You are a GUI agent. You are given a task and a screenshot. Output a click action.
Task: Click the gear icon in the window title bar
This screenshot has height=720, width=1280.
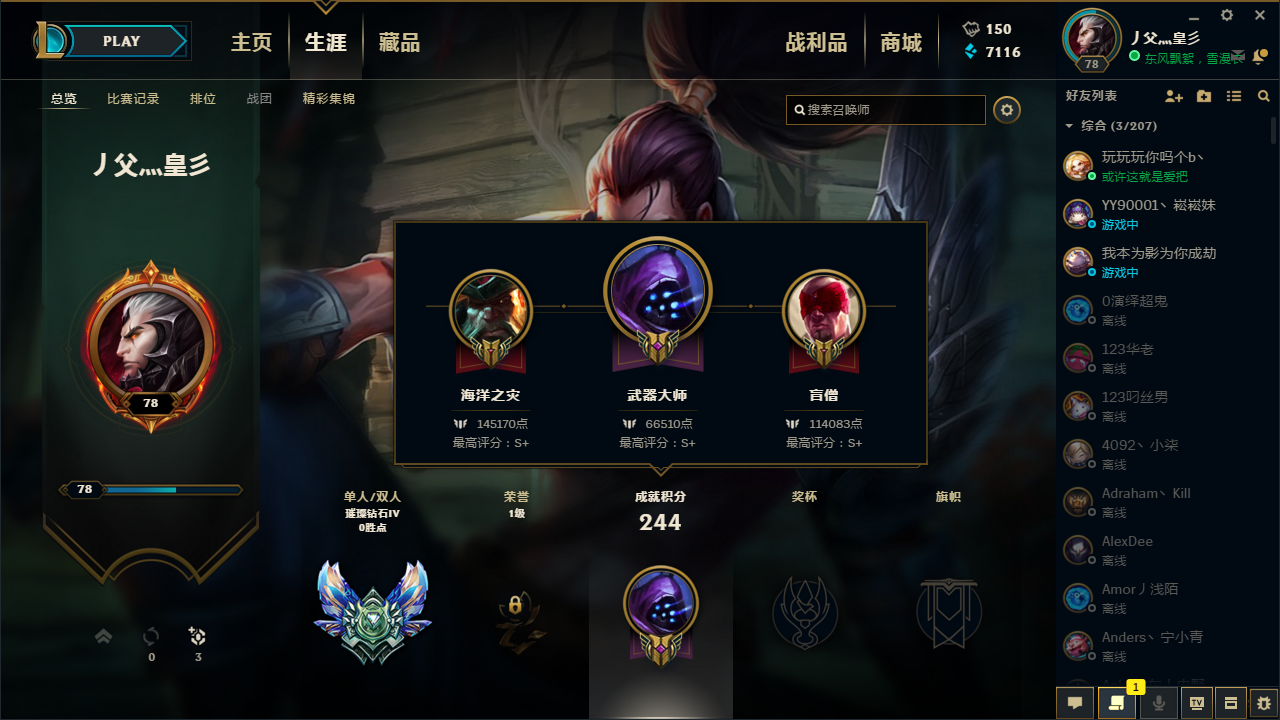pyautogui.click(x=1226, y=14)
